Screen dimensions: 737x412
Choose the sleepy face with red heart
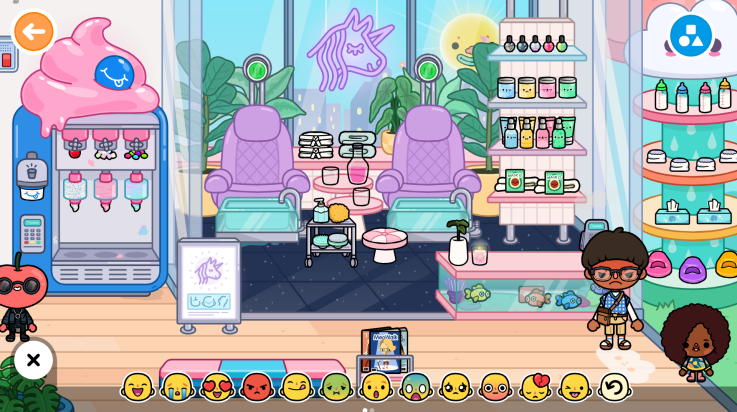point(536,387)
